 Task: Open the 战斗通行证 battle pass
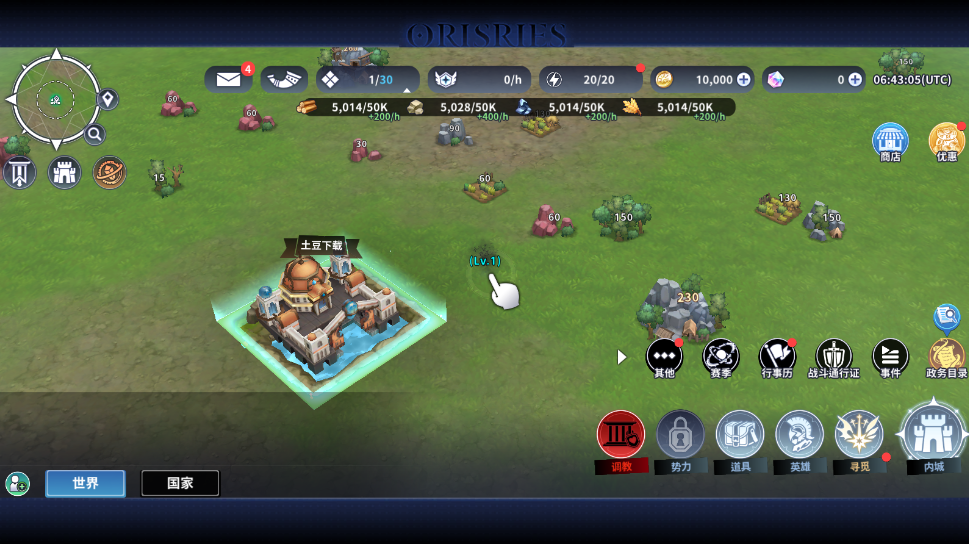pyautogui.click(x=833, y=356)
